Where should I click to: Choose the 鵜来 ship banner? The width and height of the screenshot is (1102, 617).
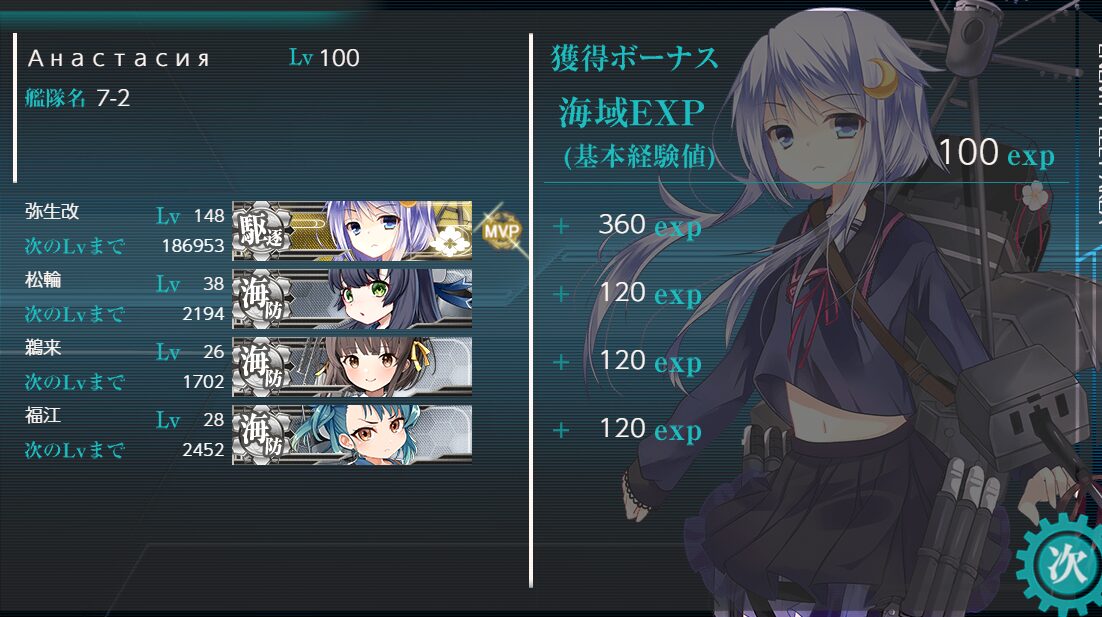tap(352, 367)
